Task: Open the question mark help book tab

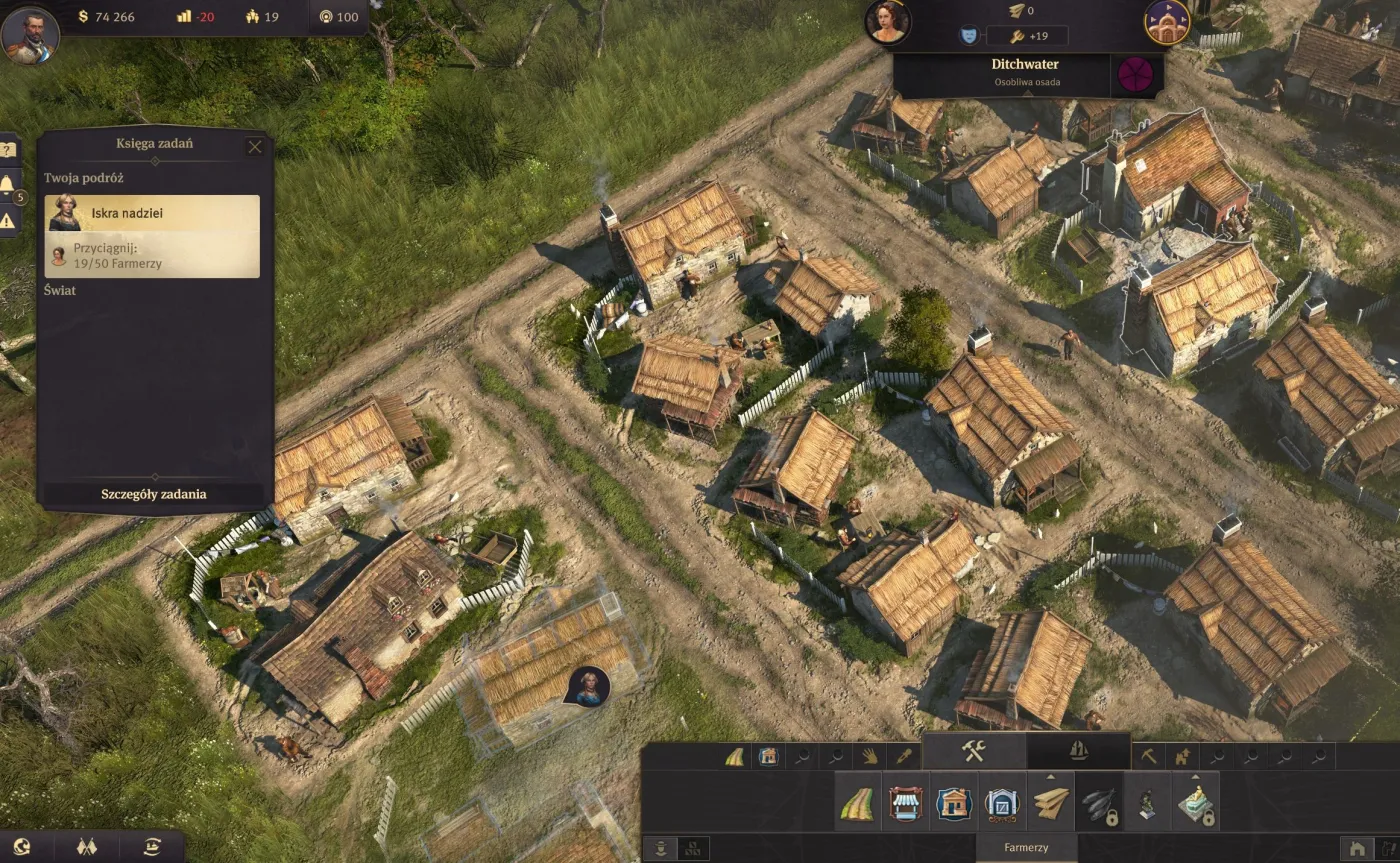Action: pos(8,150)
